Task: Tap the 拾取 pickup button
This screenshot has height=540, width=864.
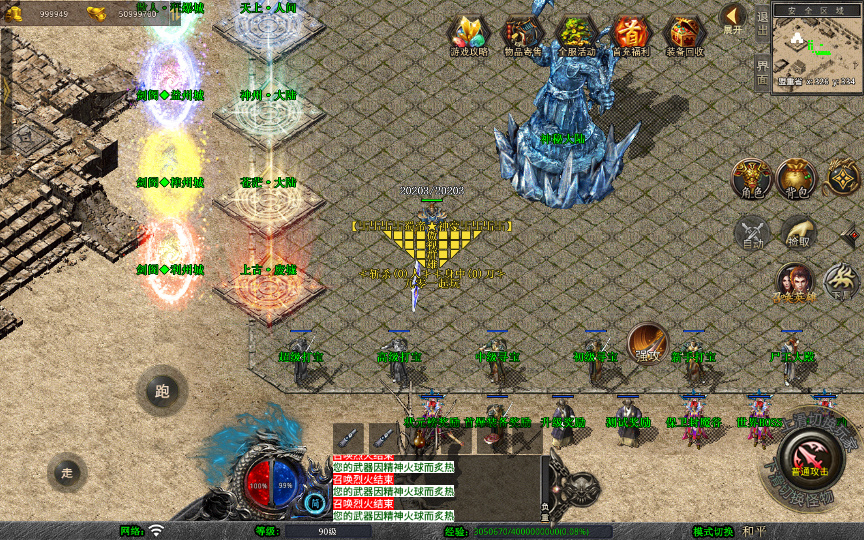Action: point(798,233)
